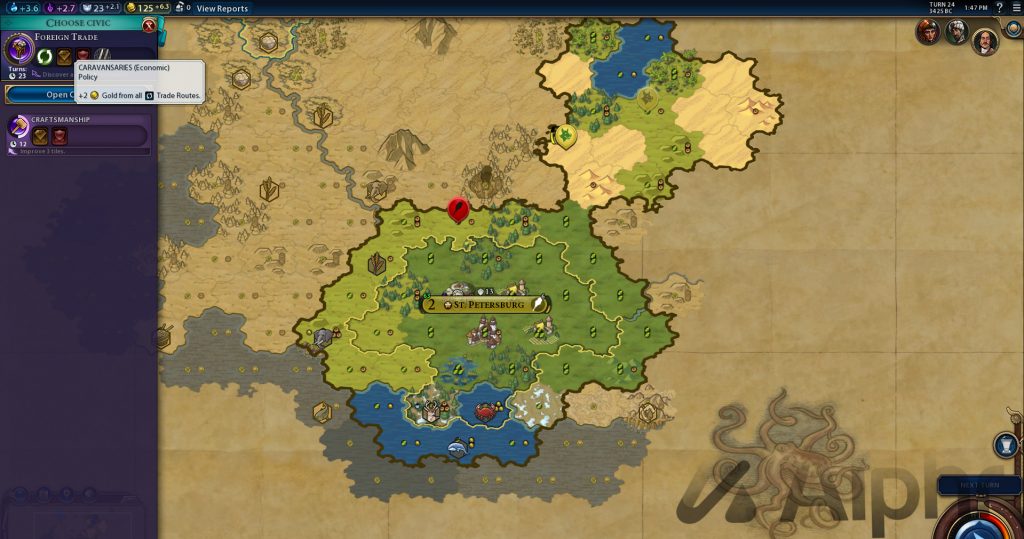Click the gold treasury indicator
The image size is (1024, 539).
(144, 8)
